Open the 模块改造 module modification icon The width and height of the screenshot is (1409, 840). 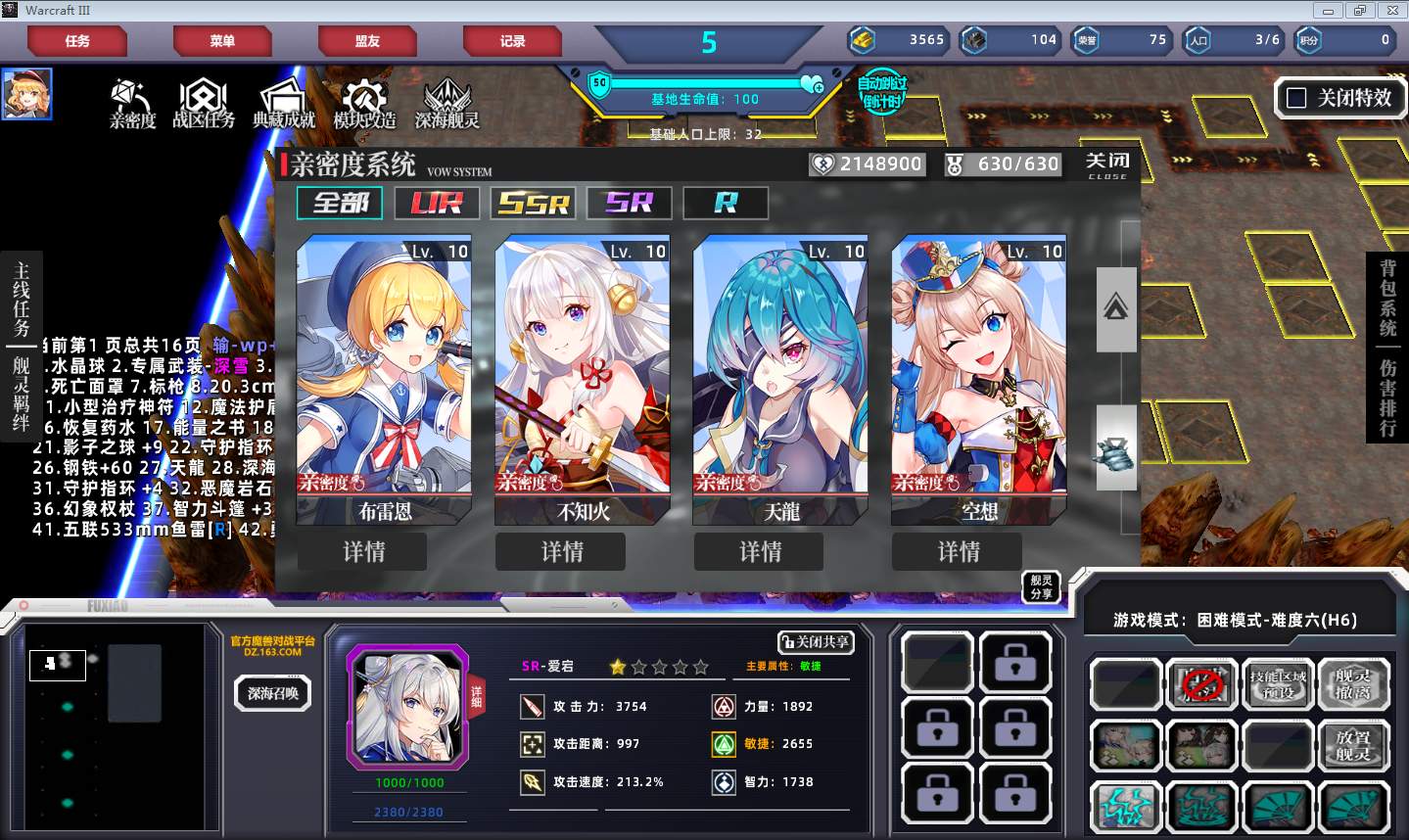click(364, 104)
